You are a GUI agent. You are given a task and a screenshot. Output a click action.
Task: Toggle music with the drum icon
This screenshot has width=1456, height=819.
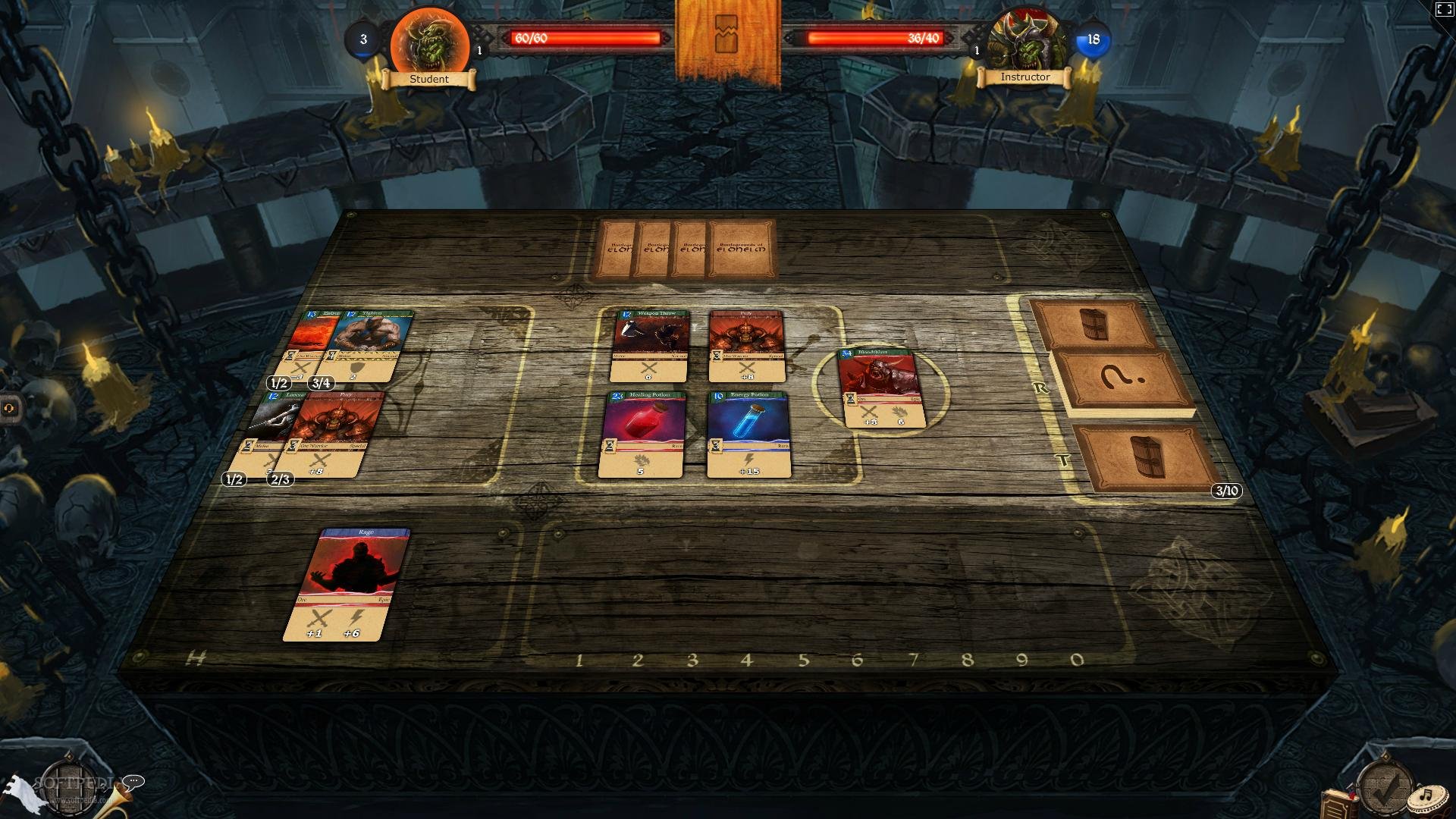1426,798
